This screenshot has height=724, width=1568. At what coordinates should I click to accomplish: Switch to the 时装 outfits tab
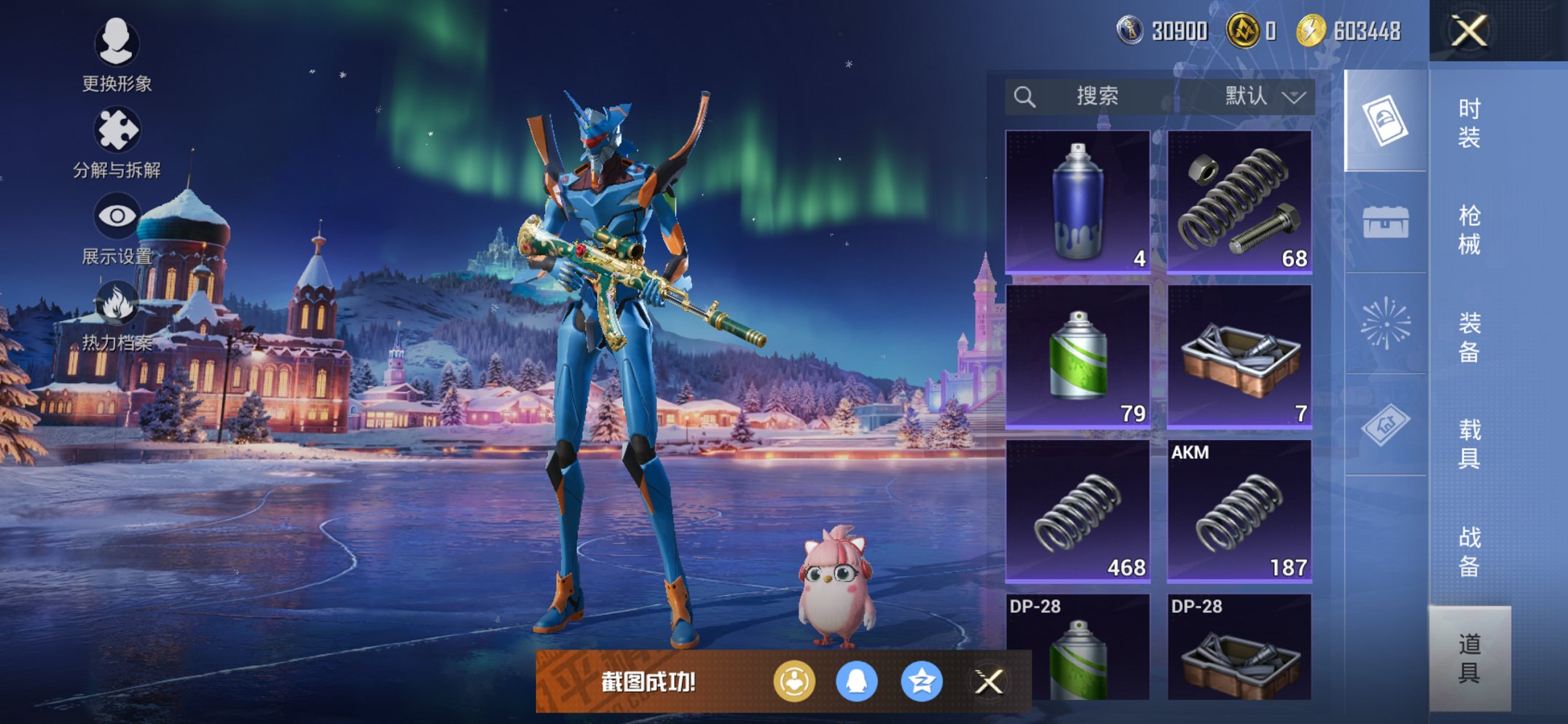pyautogui.click(x=1468, y=122)
